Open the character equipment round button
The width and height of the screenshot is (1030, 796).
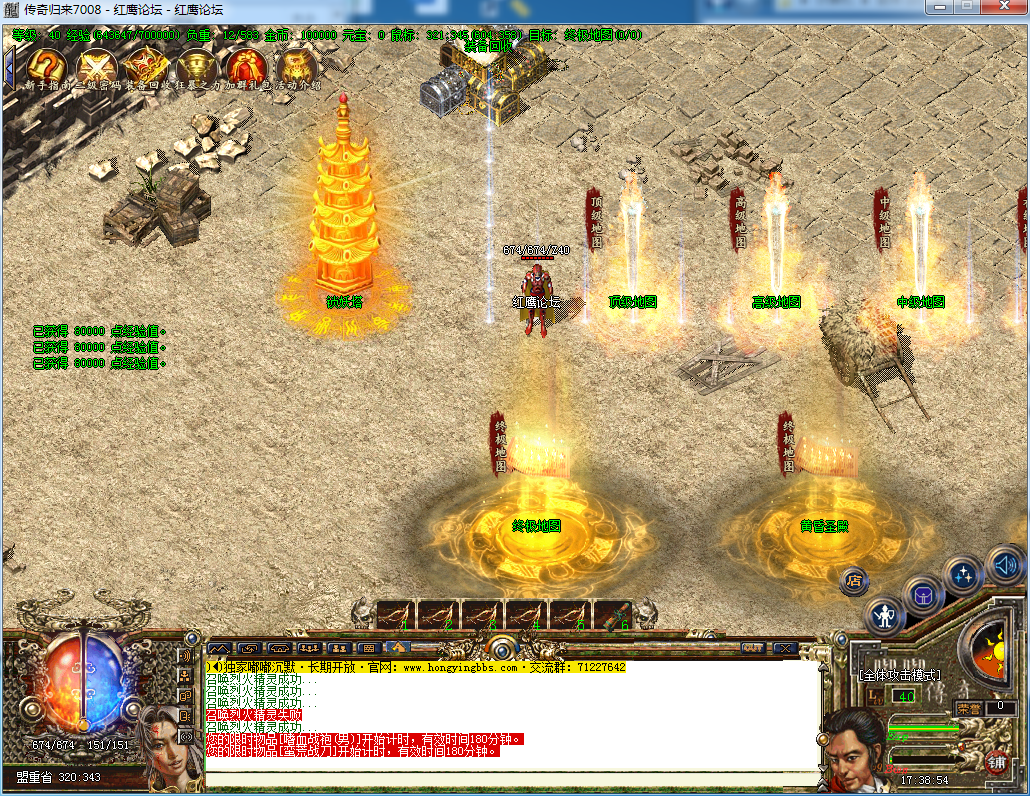[x=885, y=615]
